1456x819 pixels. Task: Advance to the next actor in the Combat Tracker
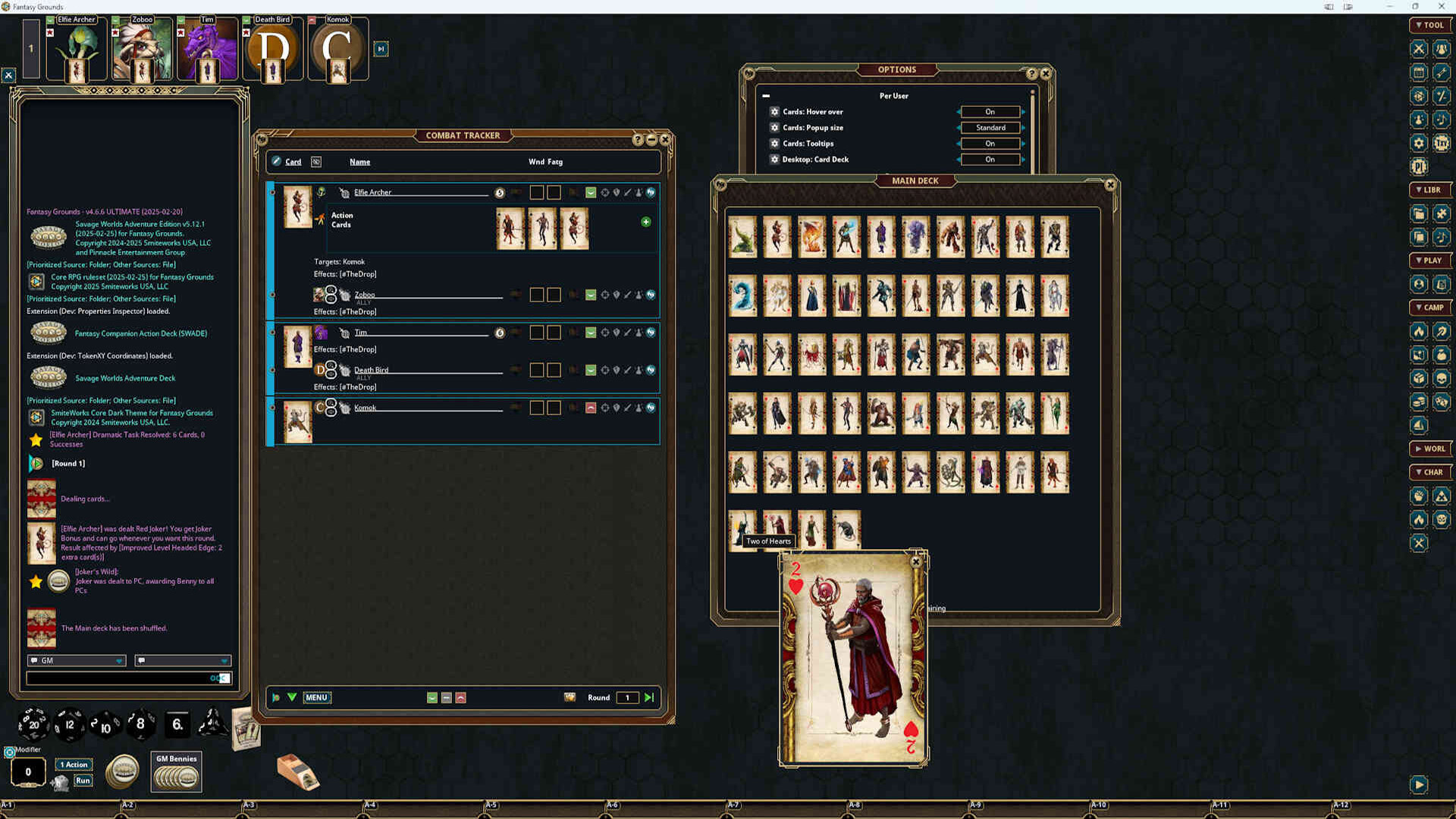(291, 697)
